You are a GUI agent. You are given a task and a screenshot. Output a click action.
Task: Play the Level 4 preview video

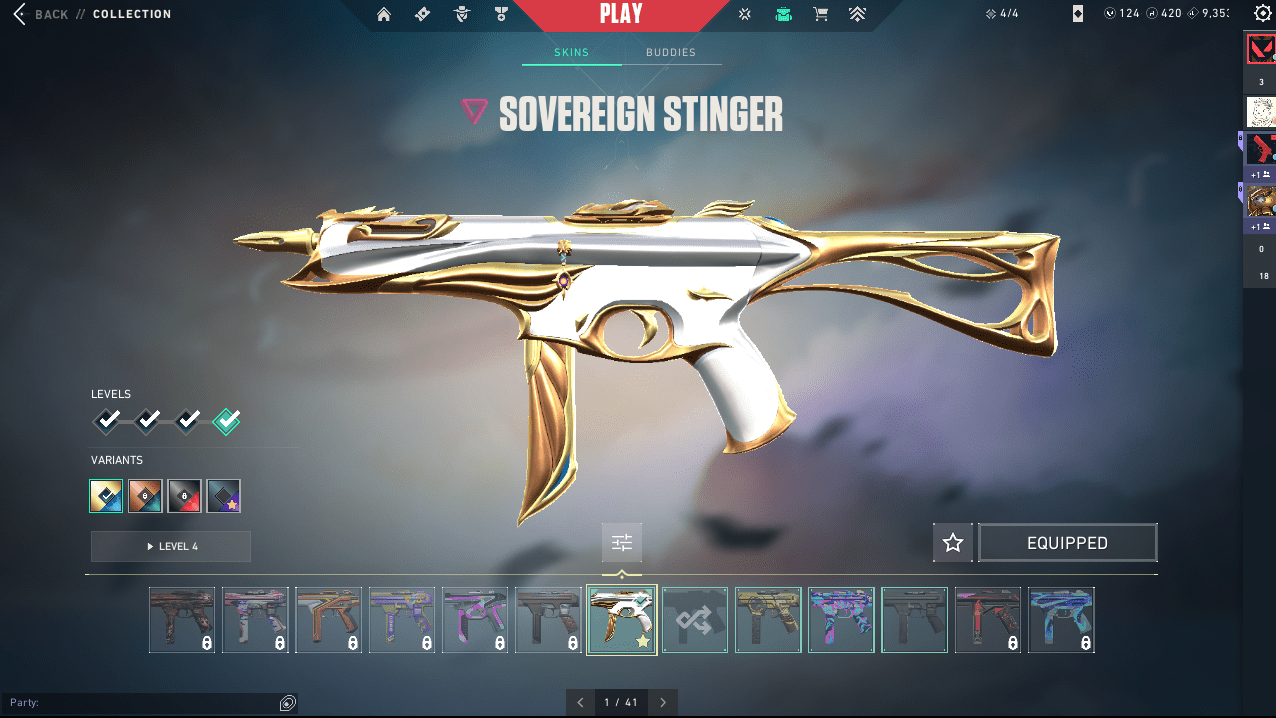tap(171, 547)
